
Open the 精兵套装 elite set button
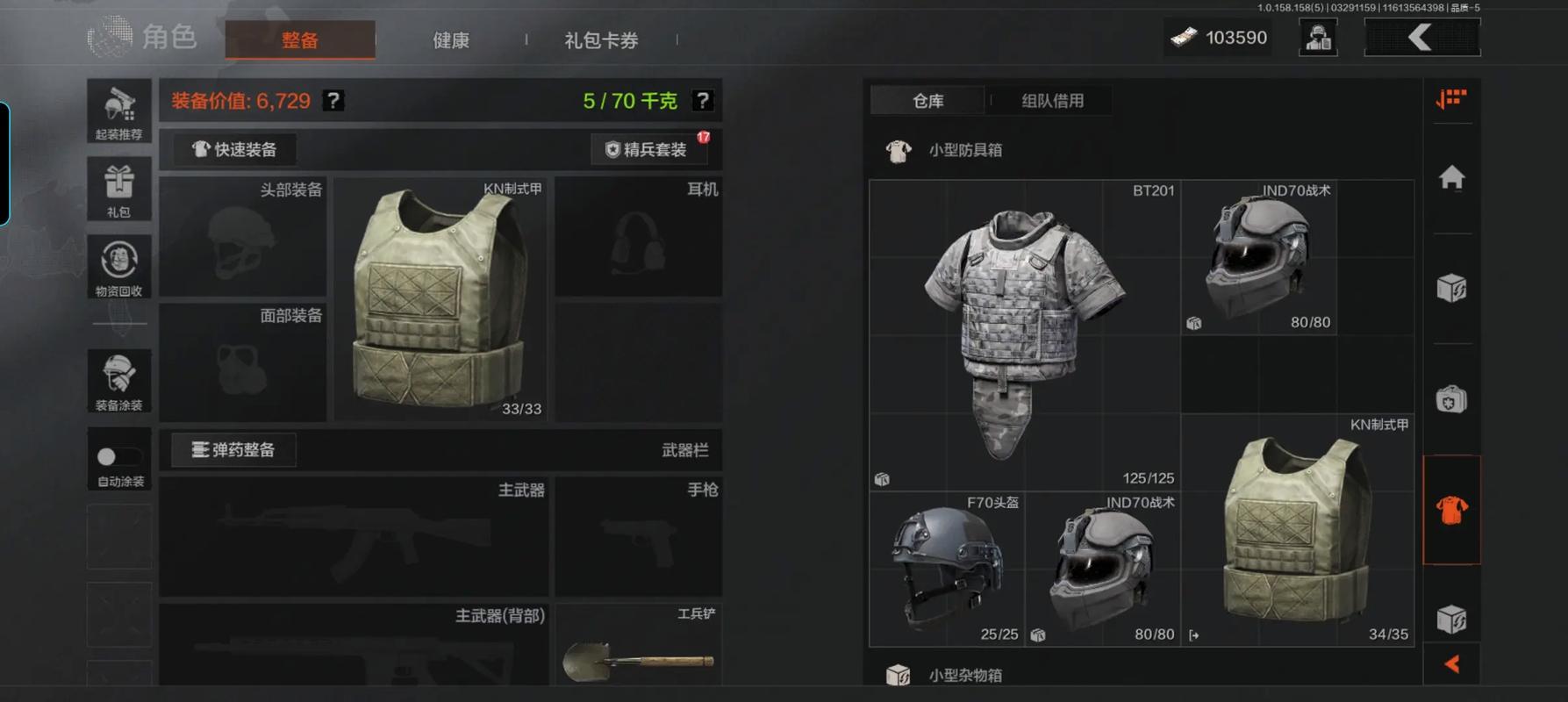[649, 148]
